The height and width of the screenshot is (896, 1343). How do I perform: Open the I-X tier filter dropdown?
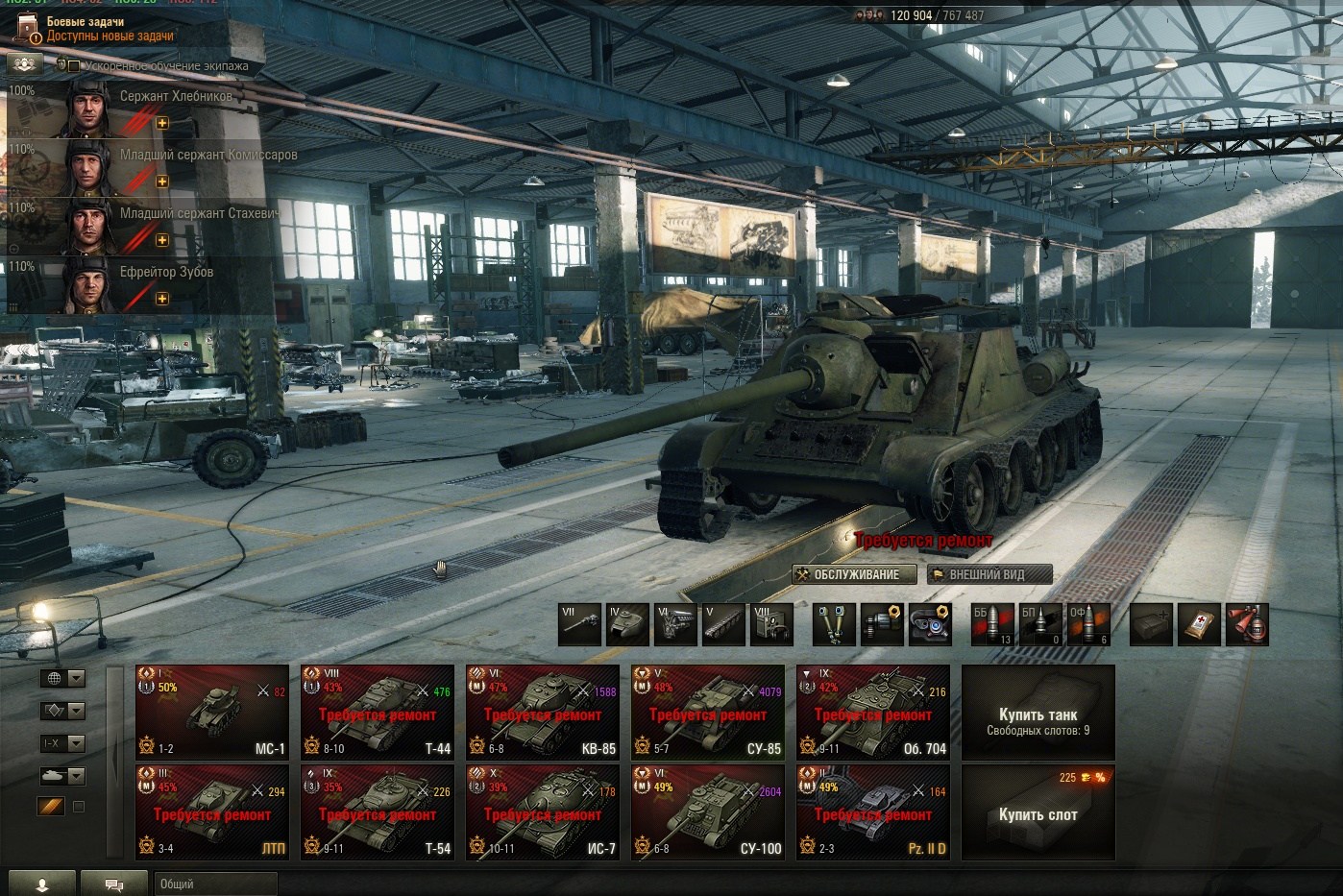tap(62, 743)
